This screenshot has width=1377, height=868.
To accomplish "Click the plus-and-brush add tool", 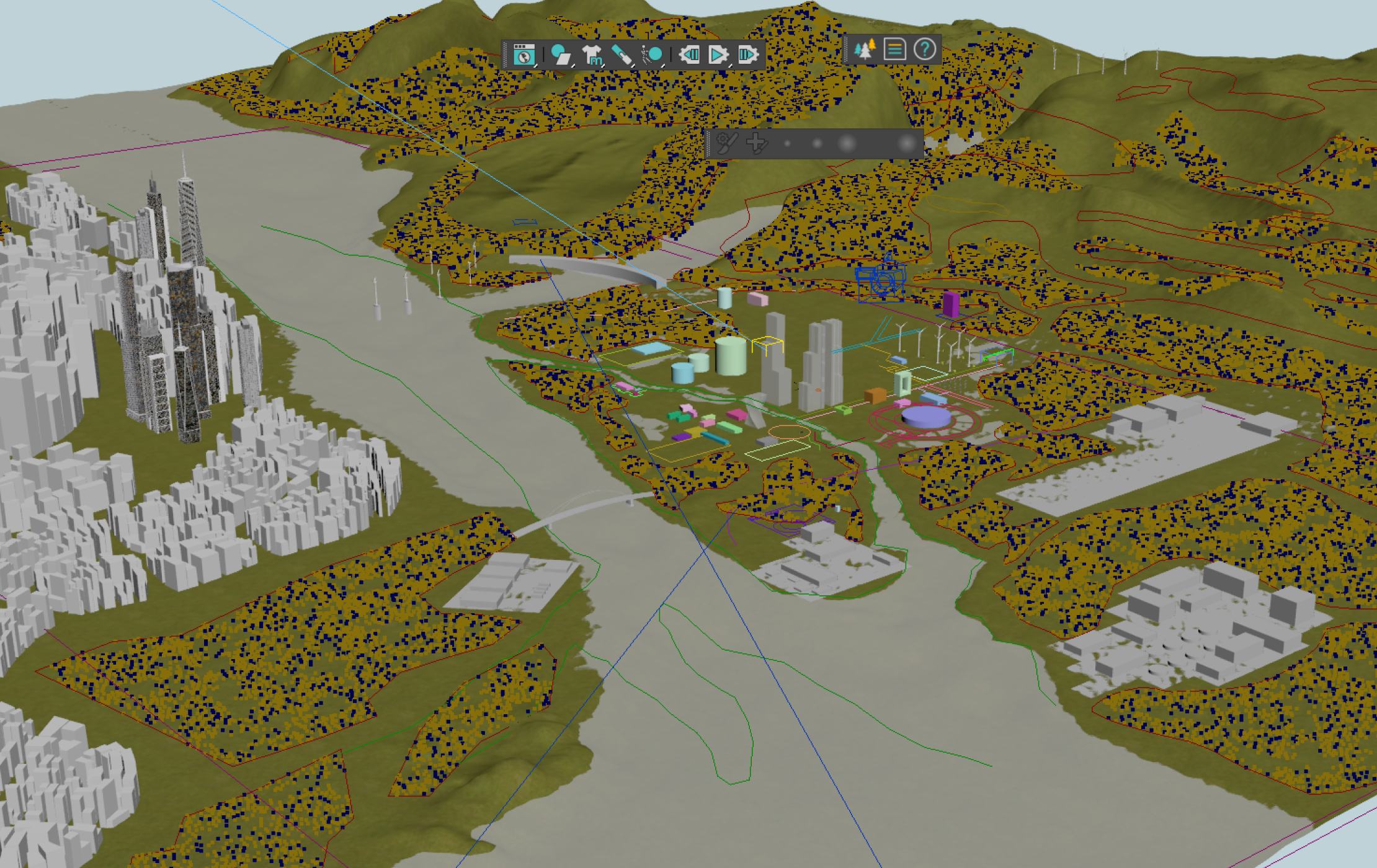I will coord(756,143).
